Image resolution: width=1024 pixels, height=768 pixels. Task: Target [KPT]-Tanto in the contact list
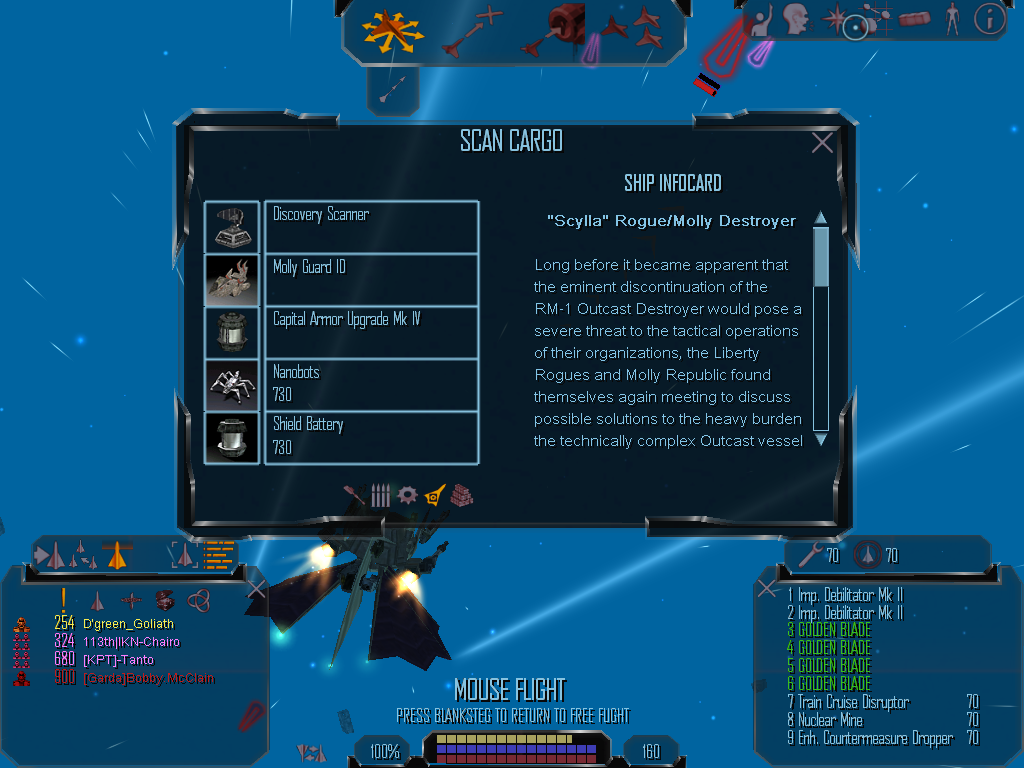pyautogui.click(x=118, y=660)
